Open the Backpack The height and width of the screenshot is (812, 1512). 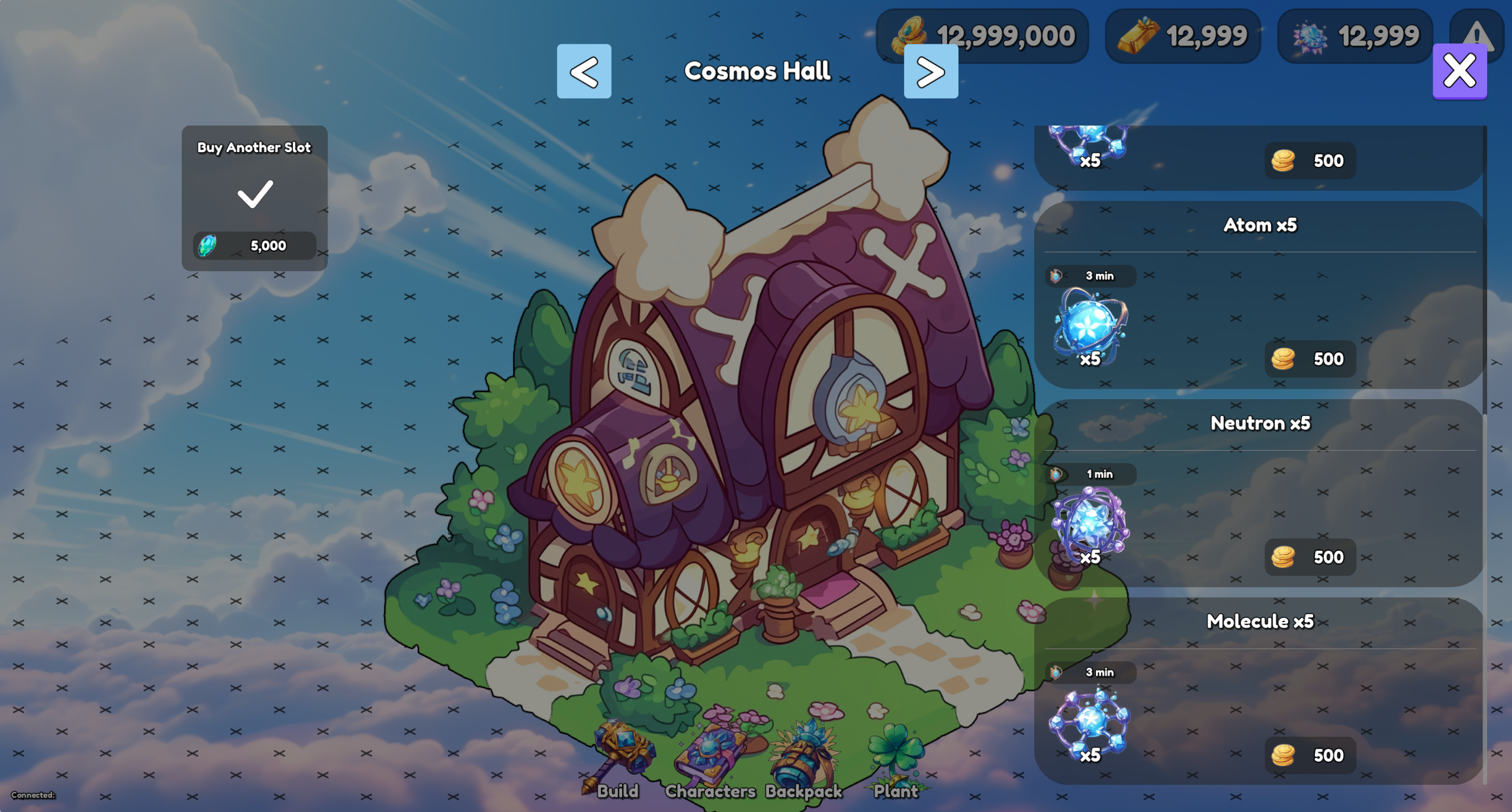[802, 758]
